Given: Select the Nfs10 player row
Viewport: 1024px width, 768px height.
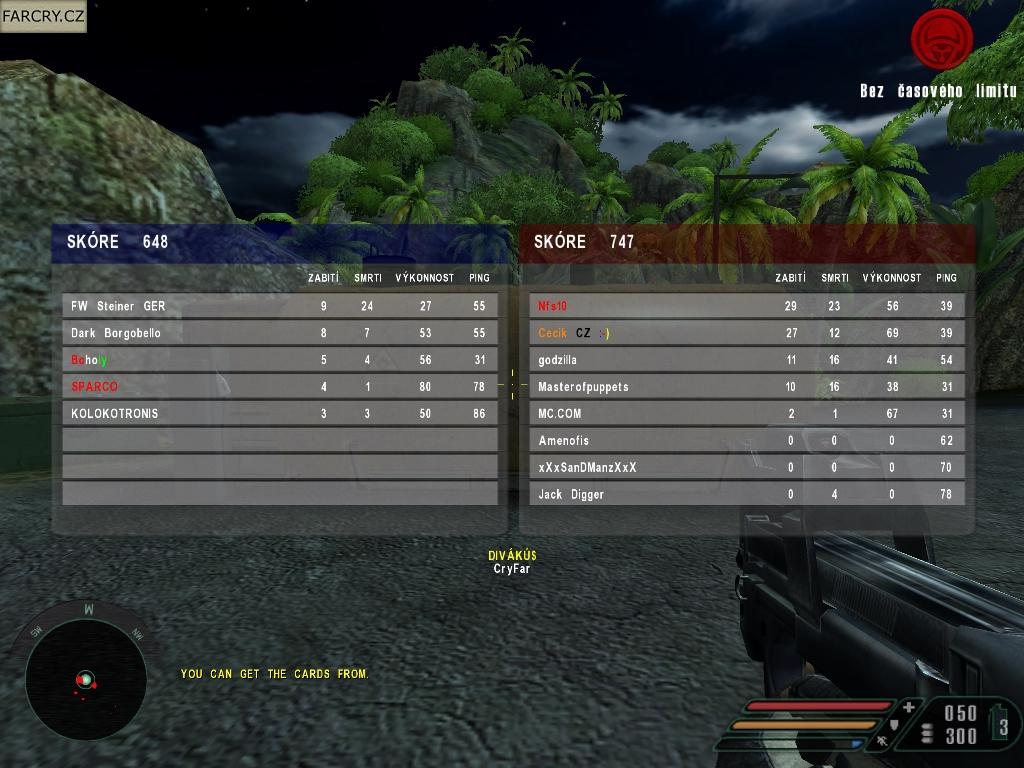Looking at the screenshot, I should 746,306.
